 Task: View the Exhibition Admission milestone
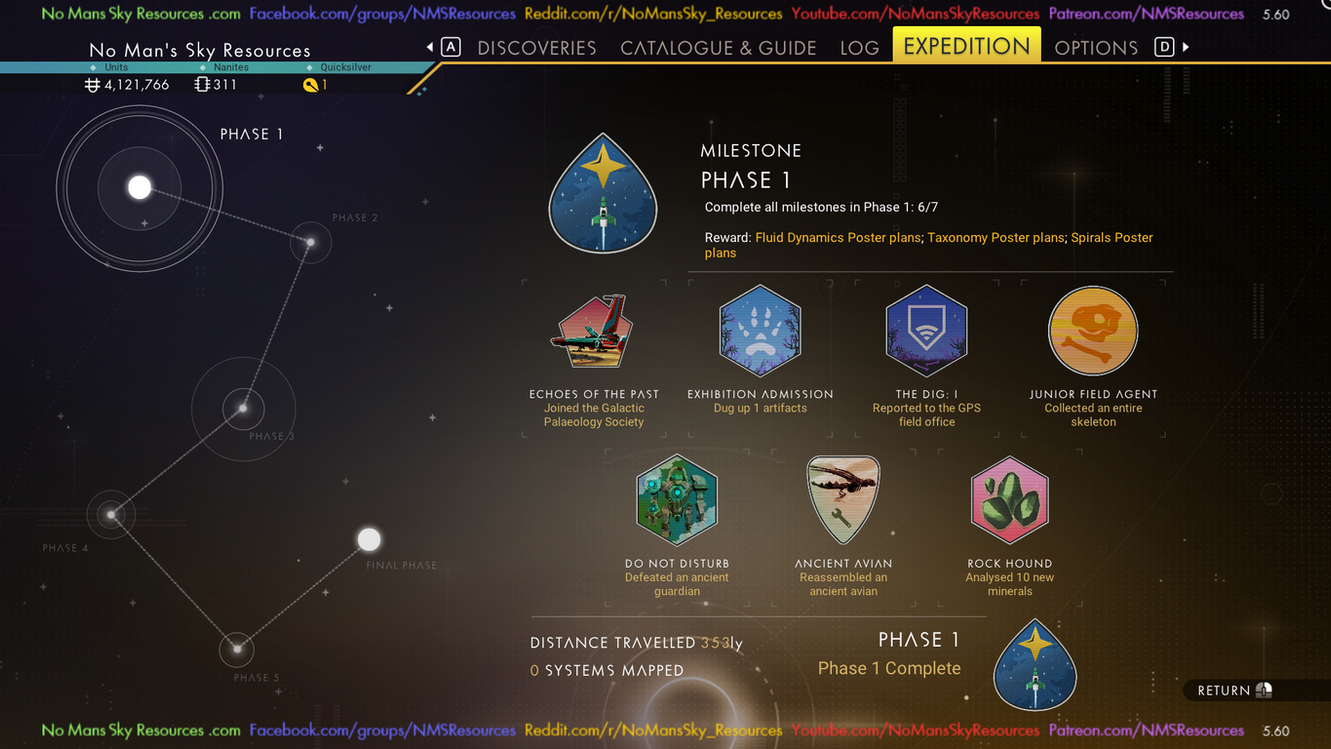760,332
